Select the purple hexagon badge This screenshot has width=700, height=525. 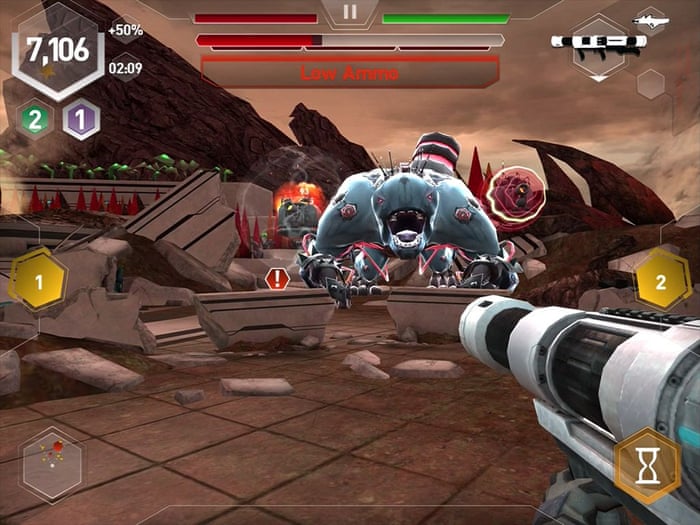[81, 119]
